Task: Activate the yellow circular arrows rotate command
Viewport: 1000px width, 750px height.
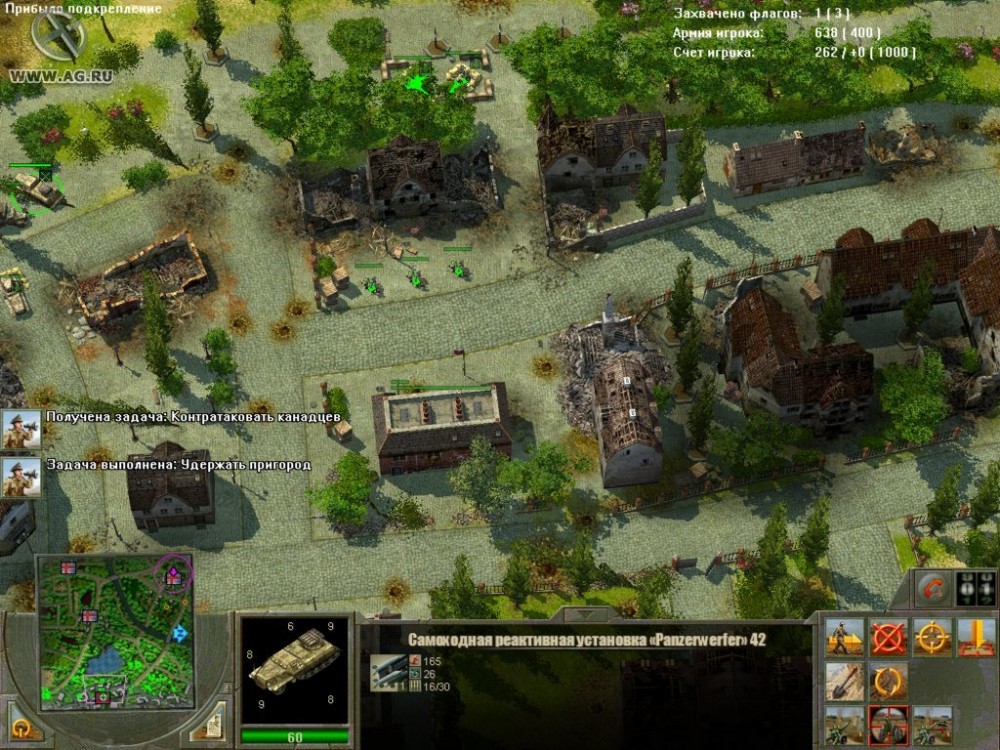Action: pyautogui.click(x=888, y=682)
